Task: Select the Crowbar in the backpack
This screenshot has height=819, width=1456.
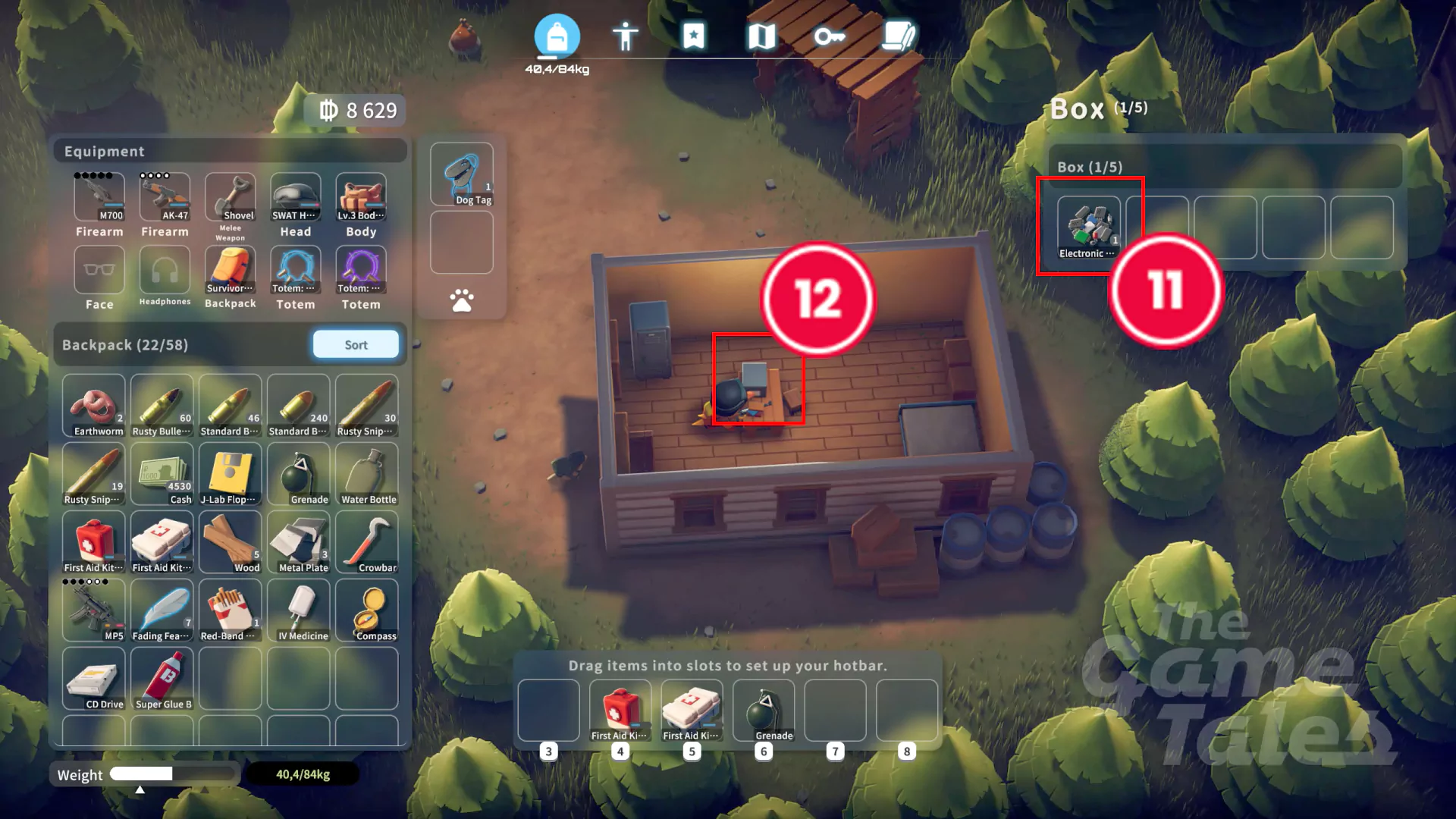Action: coord(367,542)
